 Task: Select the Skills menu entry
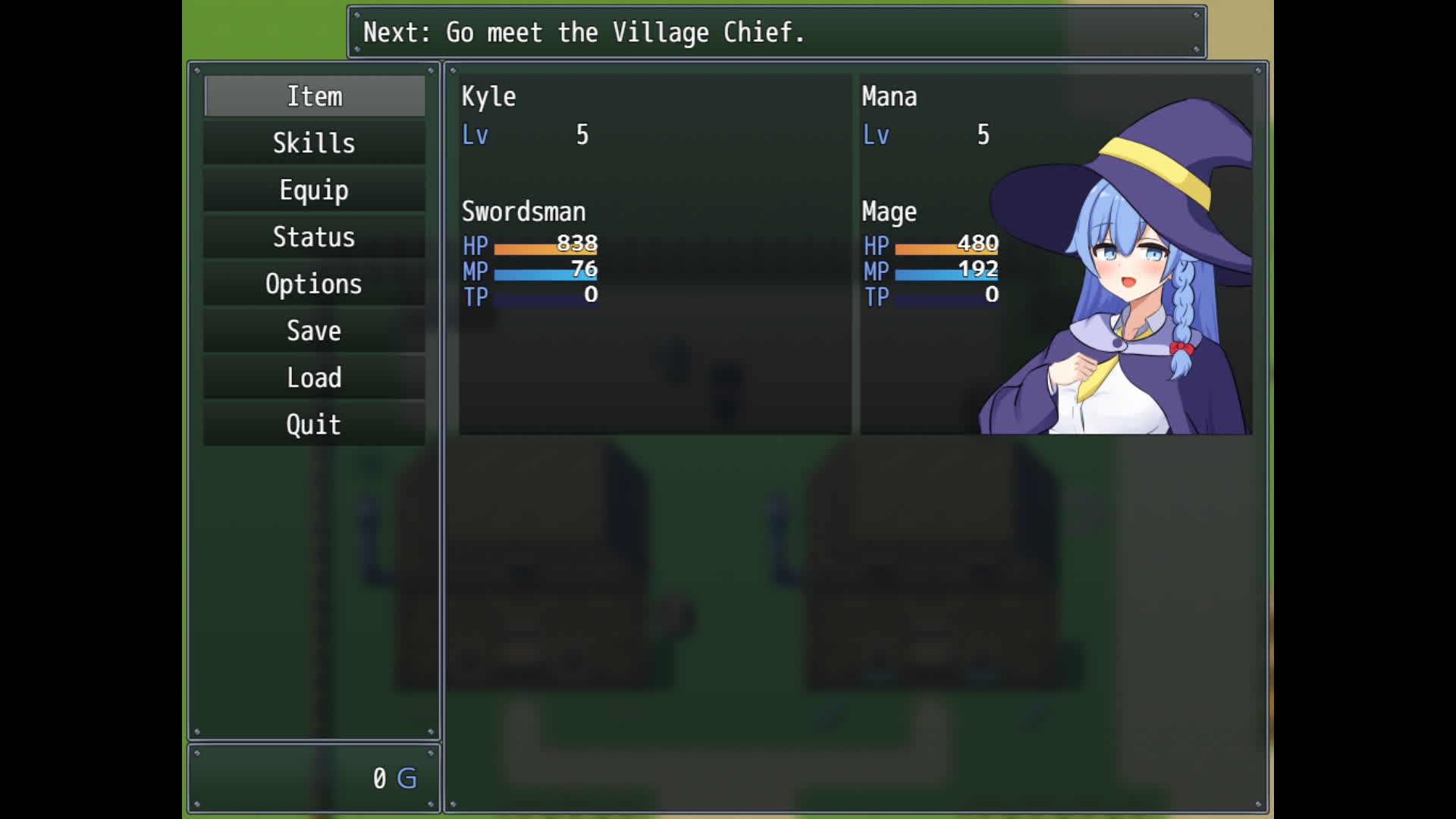pos(314,143)
